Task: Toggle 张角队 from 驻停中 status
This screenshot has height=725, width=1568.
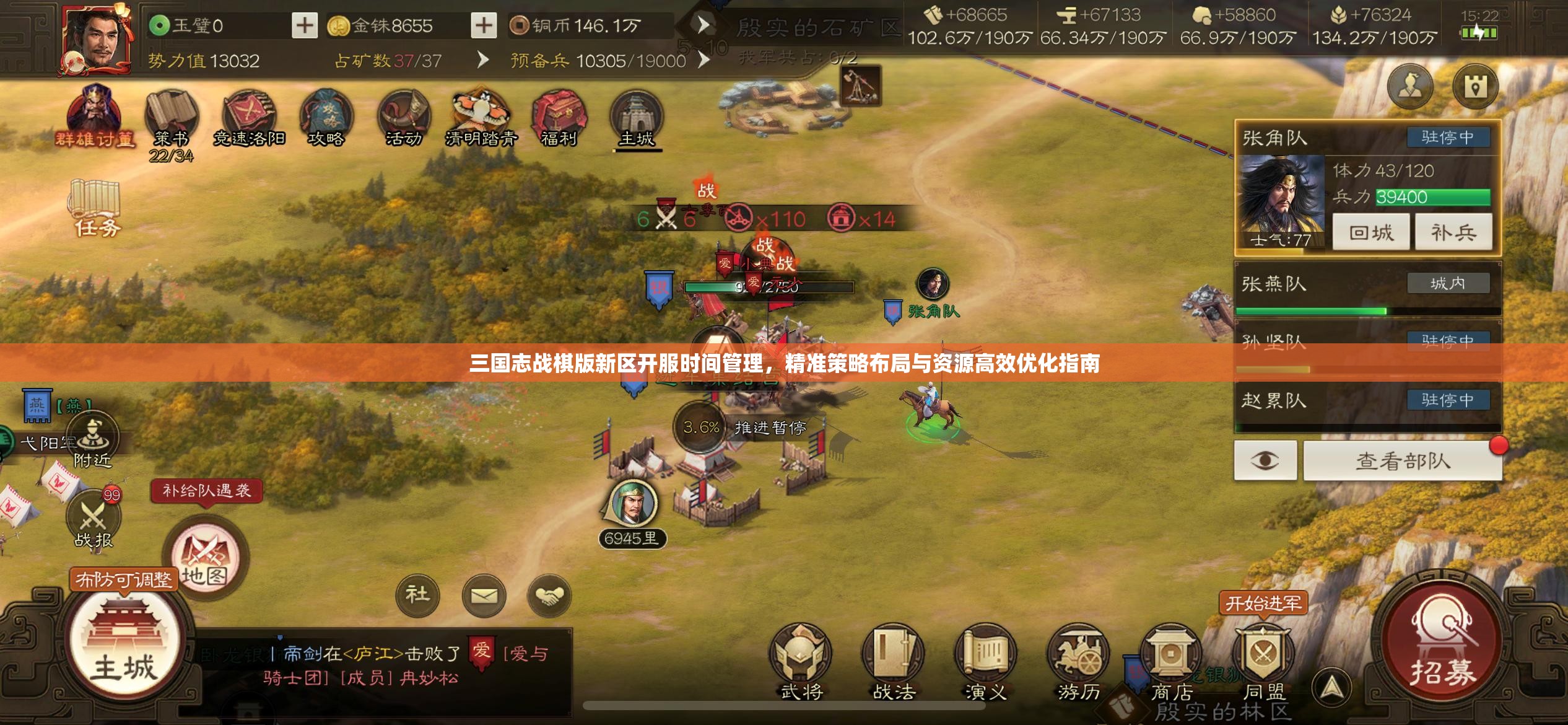Action: tap(1450, 138)
